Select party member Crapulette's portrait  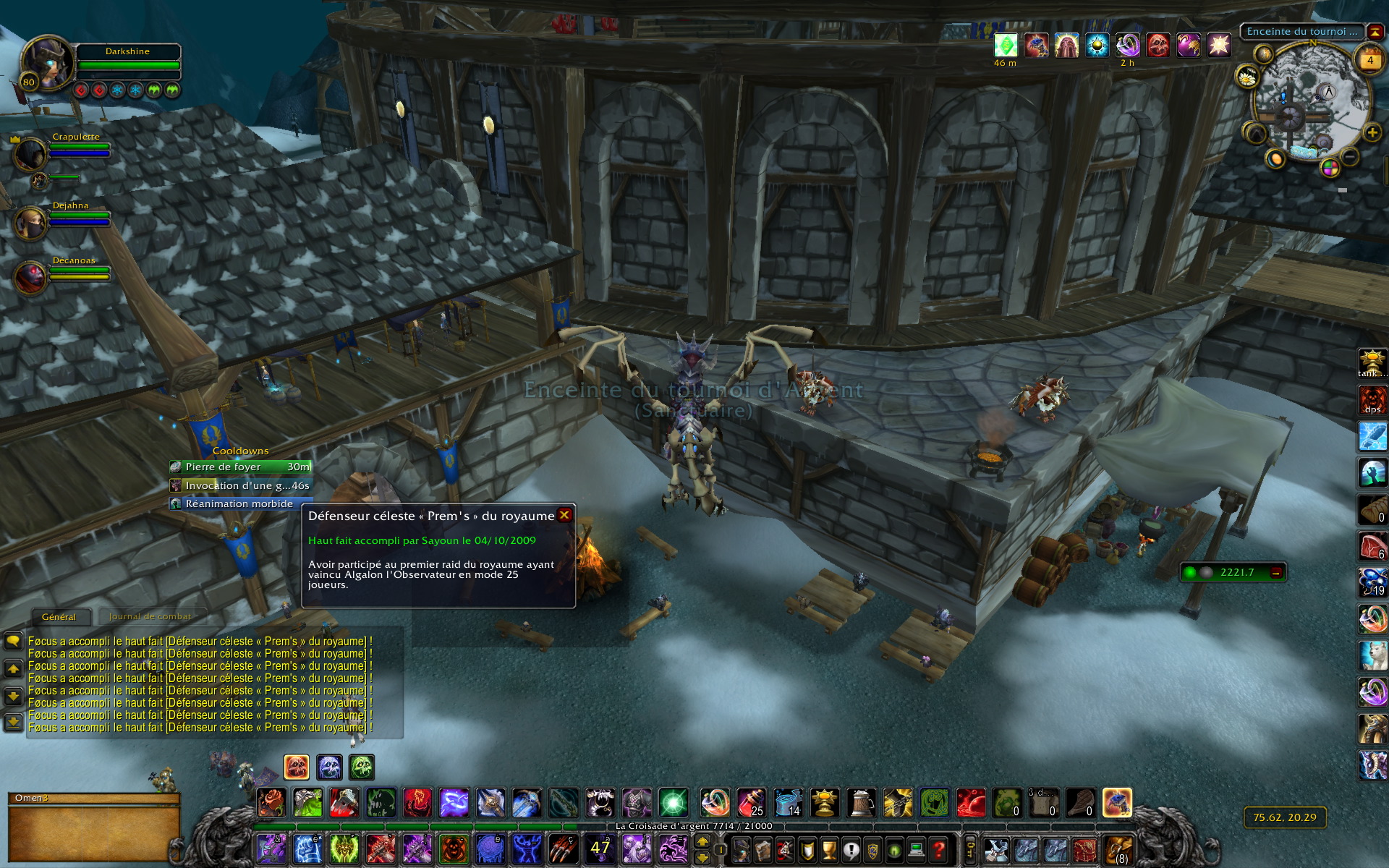[x=30, y=155]
